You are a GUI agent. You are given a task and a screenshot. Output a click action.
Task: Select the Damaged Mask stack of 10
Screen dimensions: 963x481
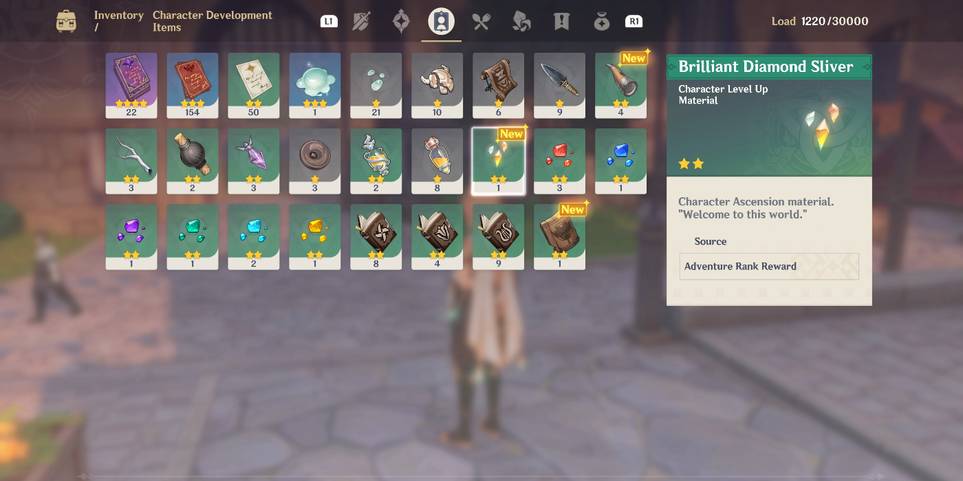click(437, 85)
